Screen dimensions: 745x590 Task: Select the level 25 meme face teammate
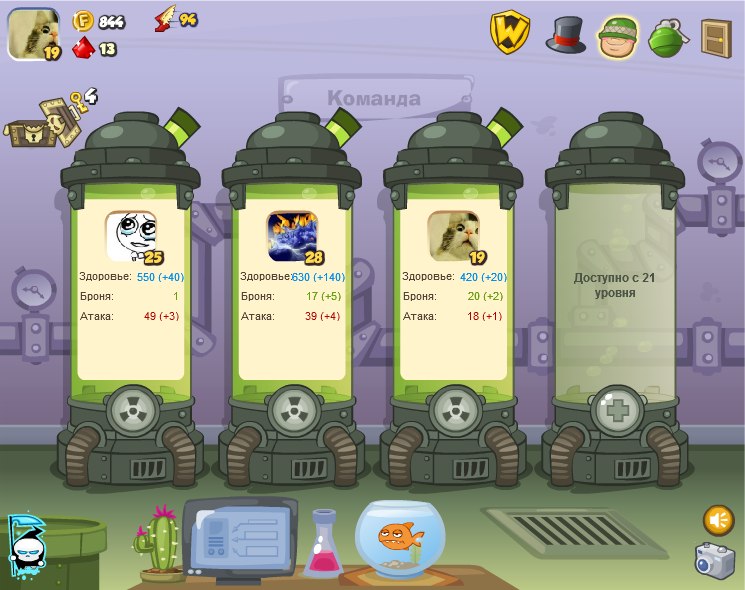tap(131, 237)
